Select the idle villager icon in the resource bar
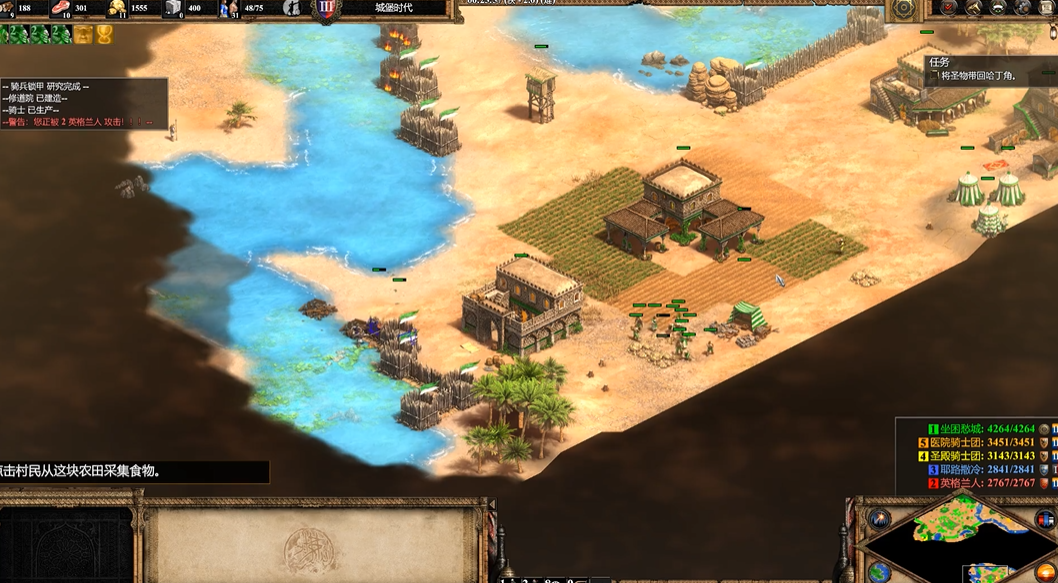The height and width of the screenshot is (583, 1058). (292, 8)
